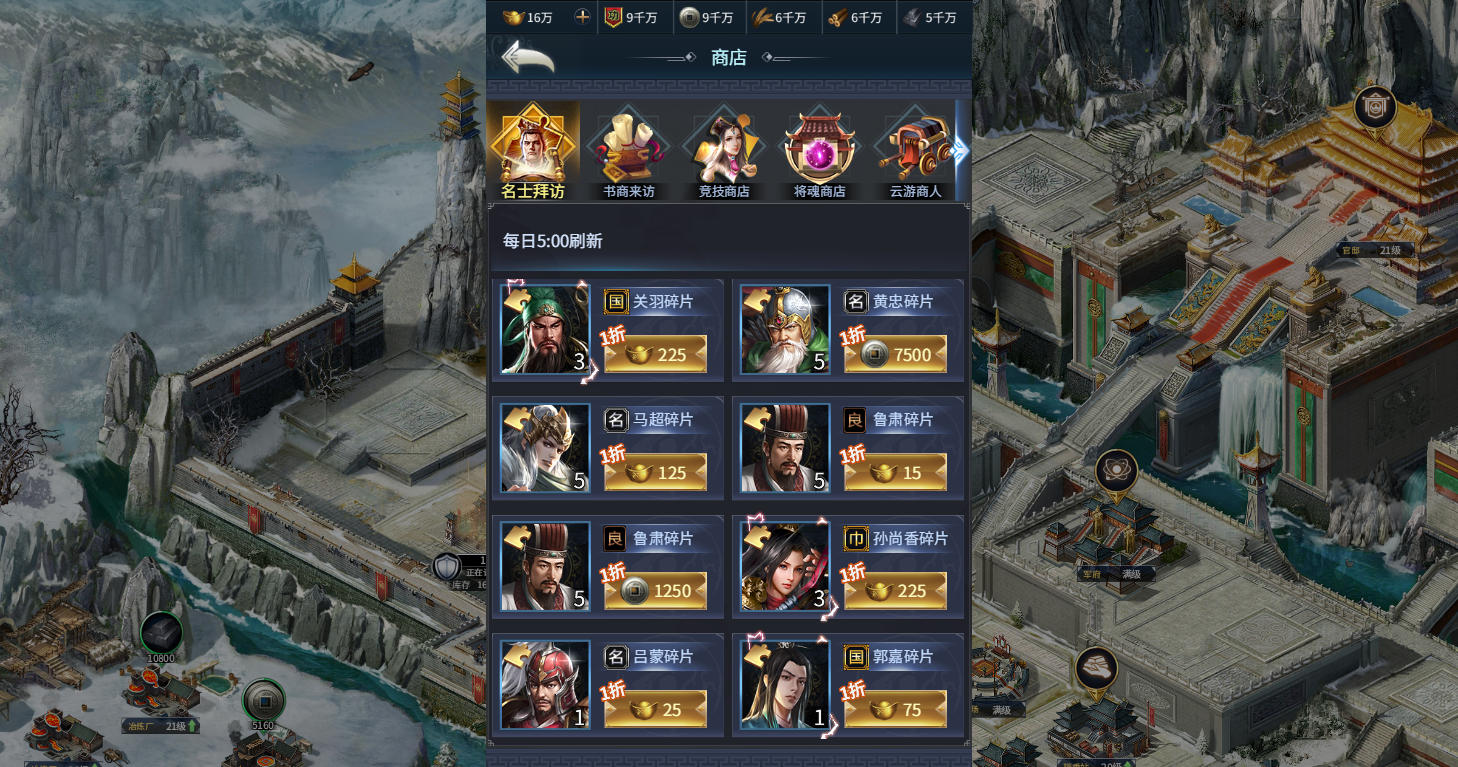The width and height of the screenshot is (1458, 767).
Task: Select the 孙尚香 fragment portrait
Action: click(x=785, y=567)
